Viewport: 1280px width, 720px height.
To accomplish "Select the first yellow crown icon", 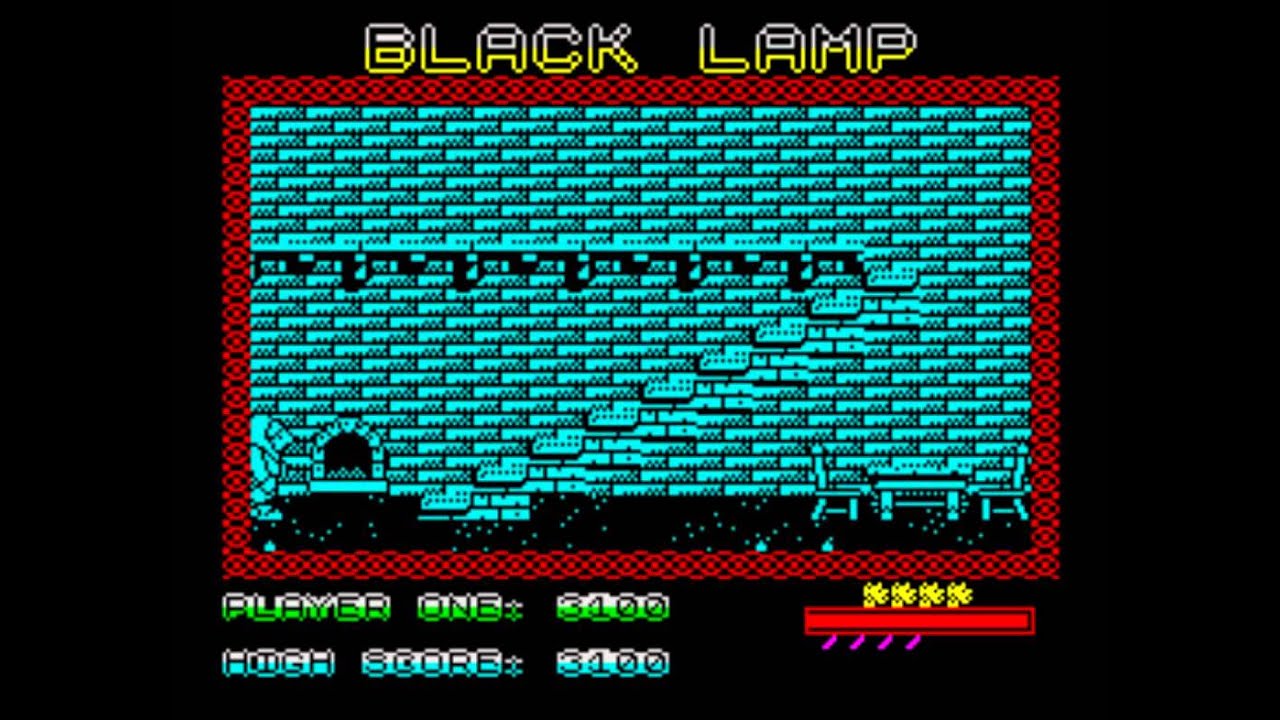I will [x=875, y=594].
